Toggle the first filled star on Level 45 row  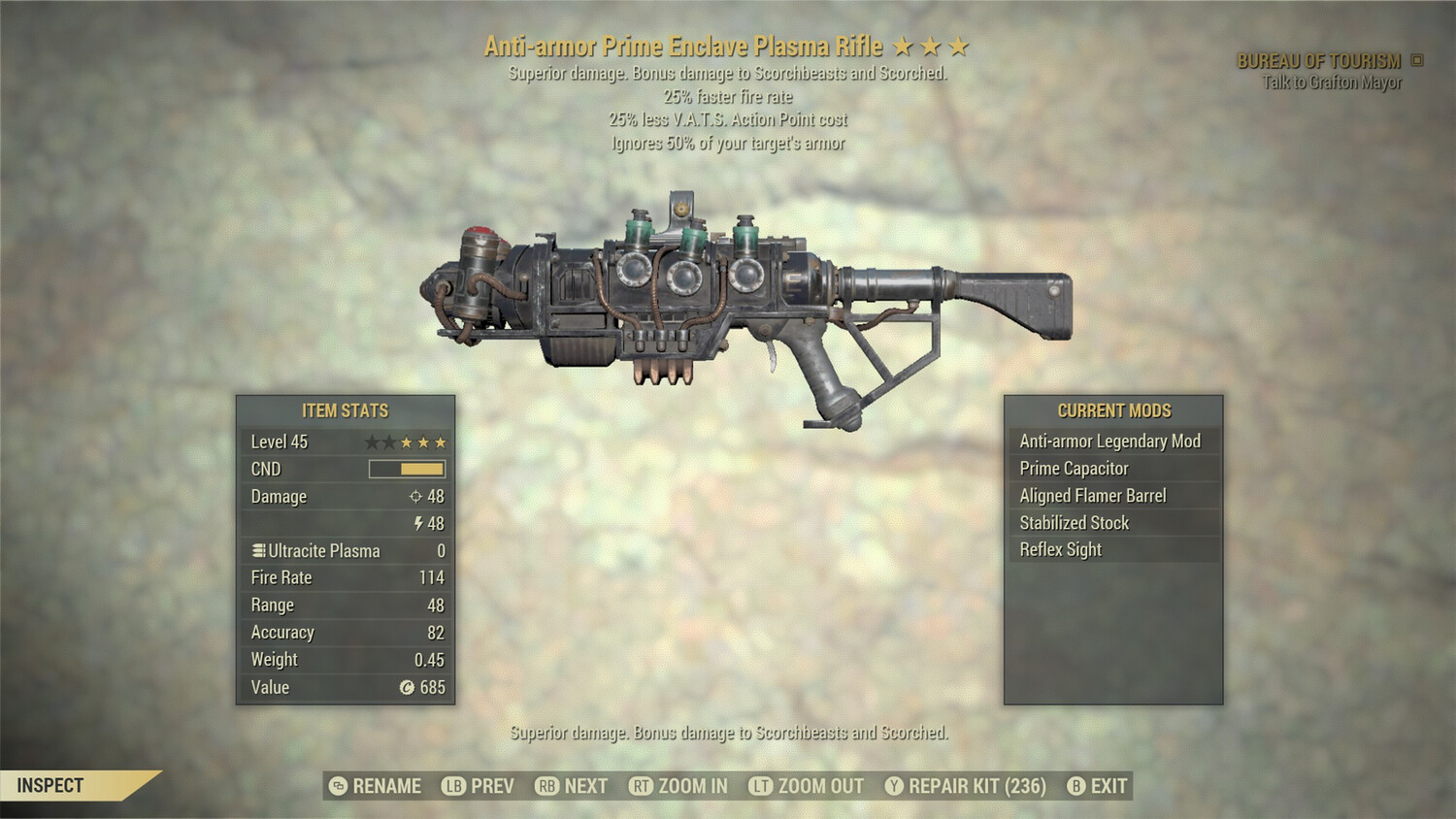[x=406, y=442]
